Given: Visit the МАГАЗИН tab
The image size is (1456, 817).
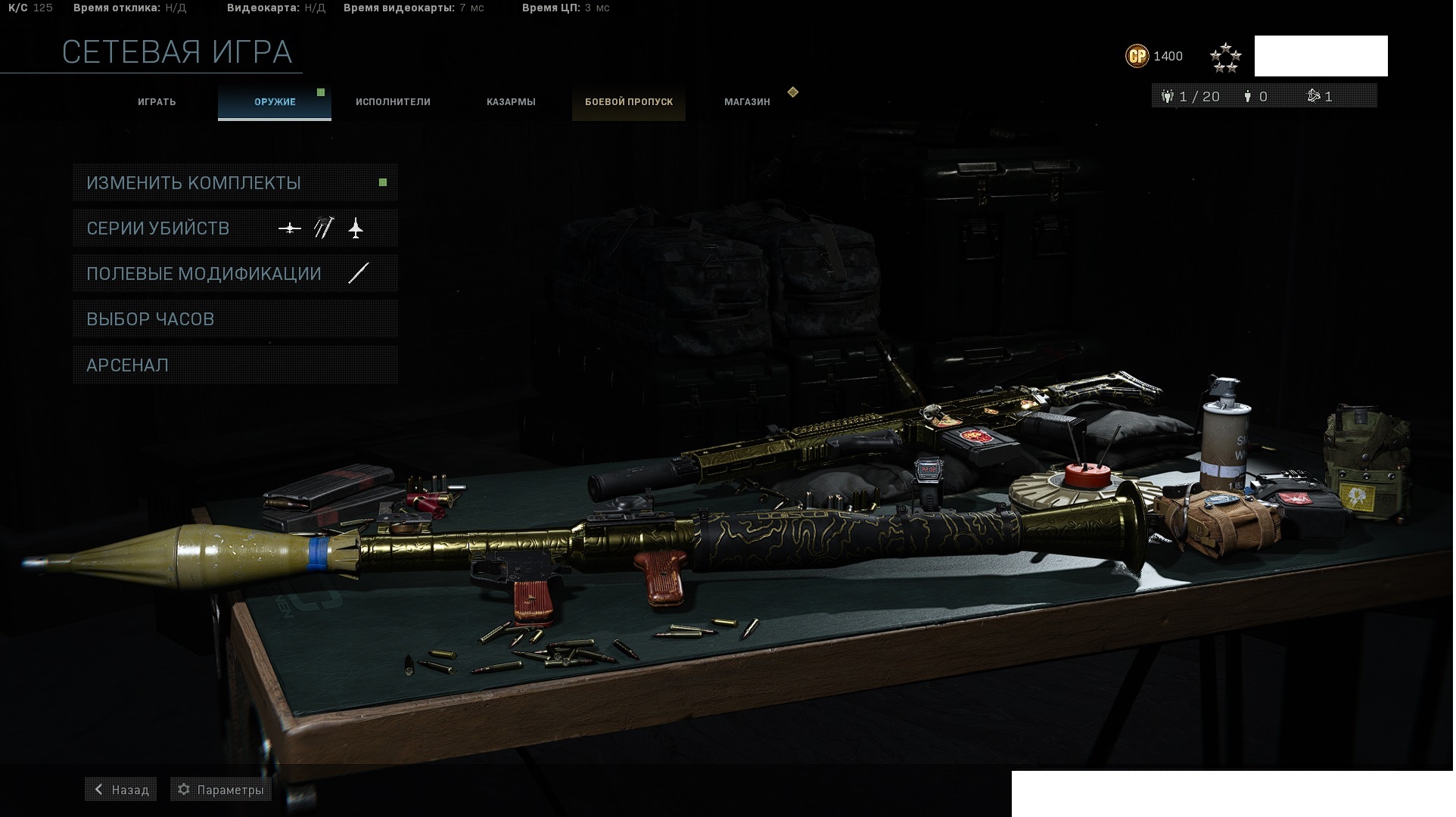Looking at the screenshot, I should coord(747,102).
